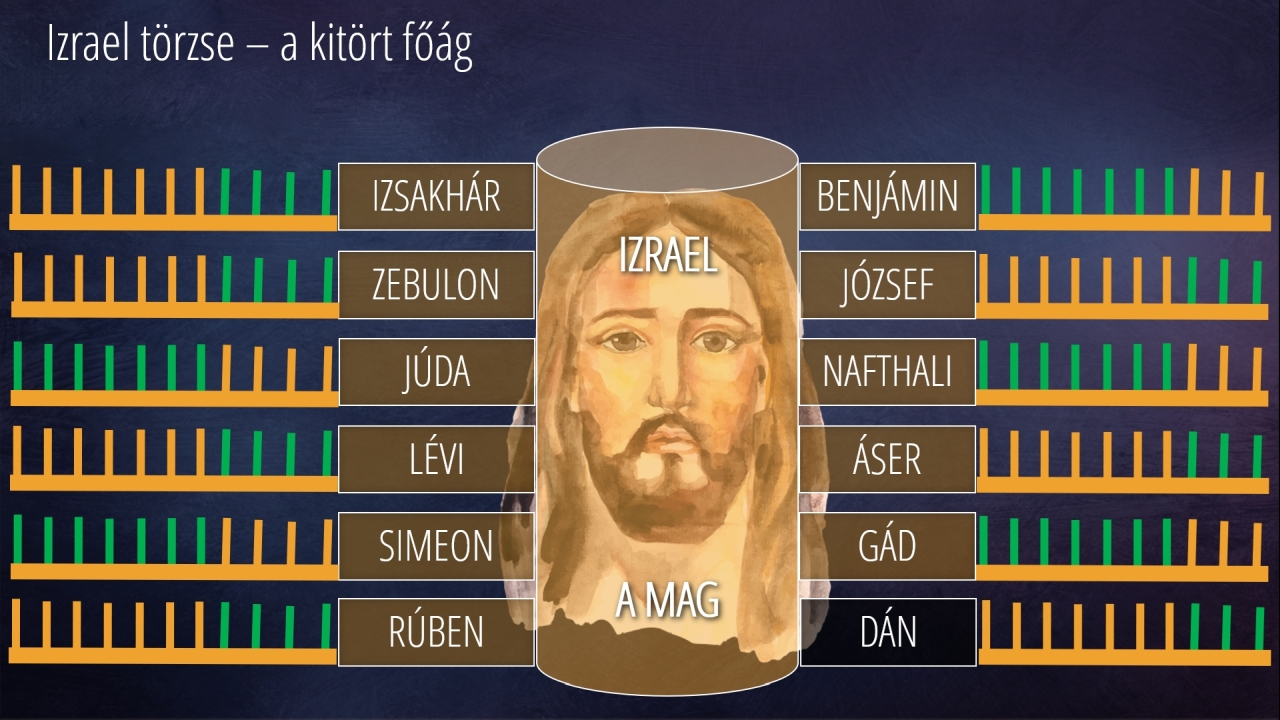
Task: Pick the SIMEON tribe box
Action: coord(436,546)
